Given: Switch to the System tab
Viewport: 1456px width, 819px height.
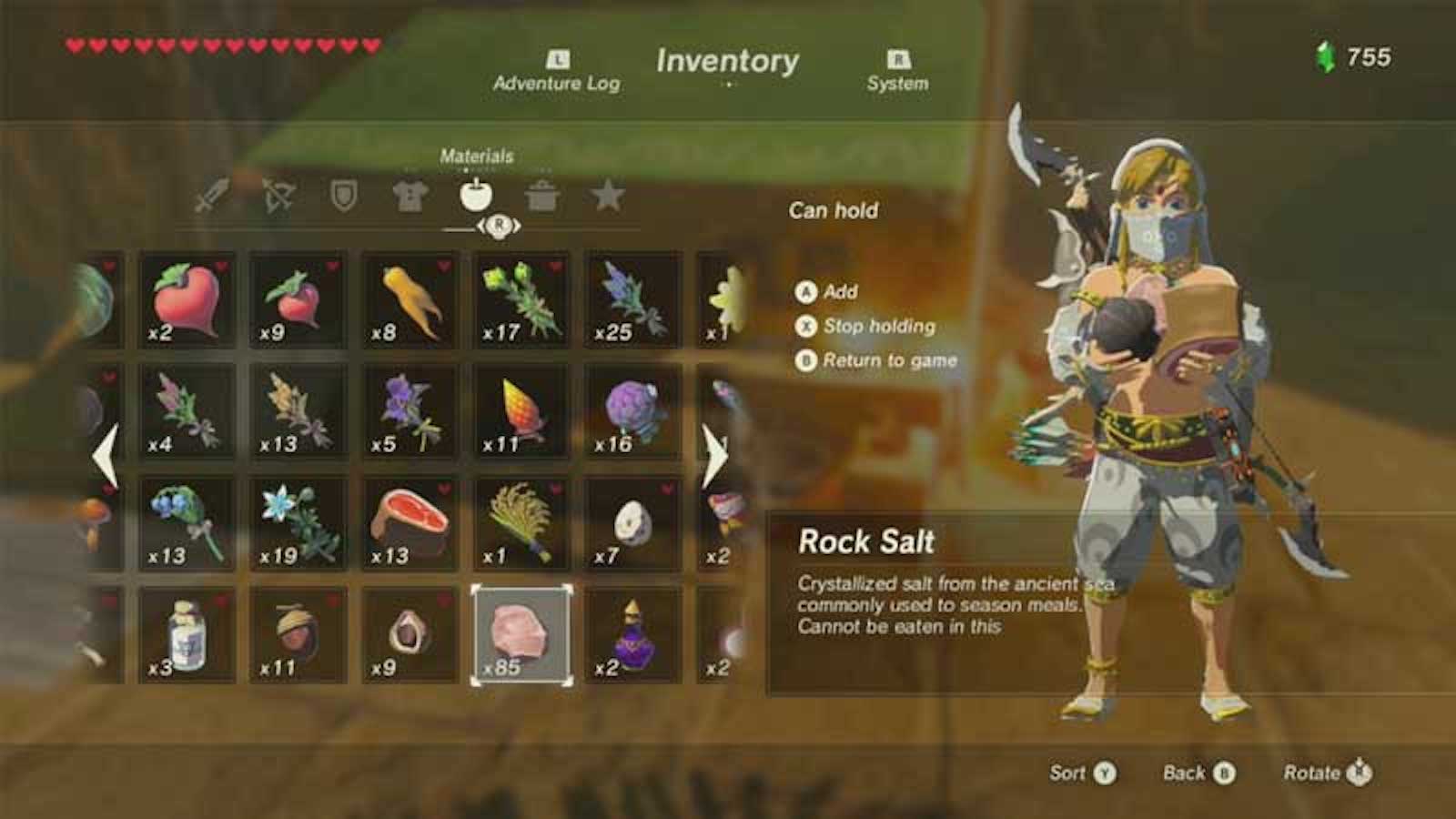Looking at the screenshot, I should coord(896,73).
